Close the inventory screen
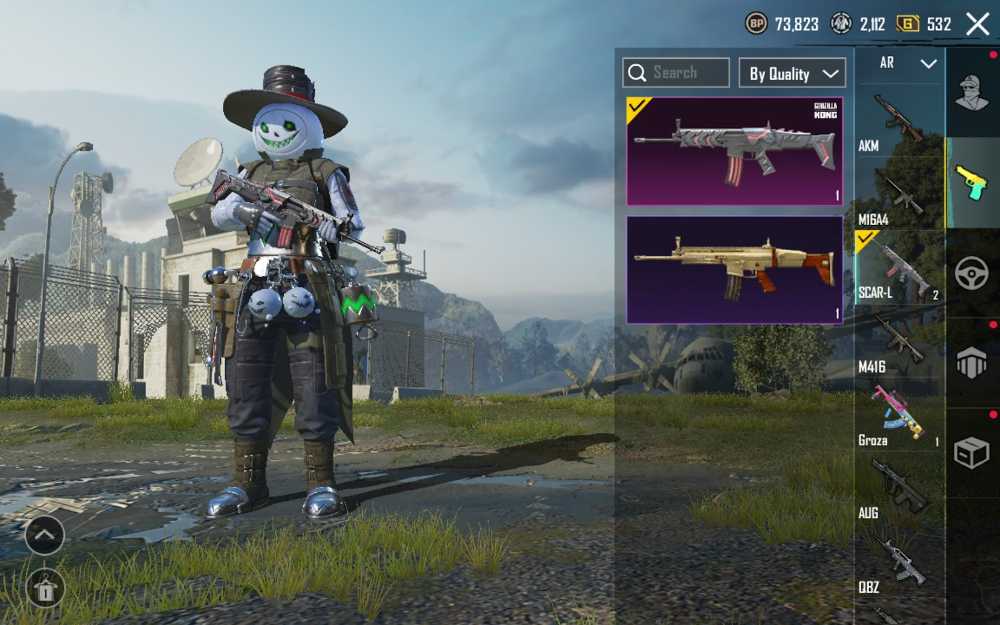This screenshot has height=625, width=1000. (977, 24)
